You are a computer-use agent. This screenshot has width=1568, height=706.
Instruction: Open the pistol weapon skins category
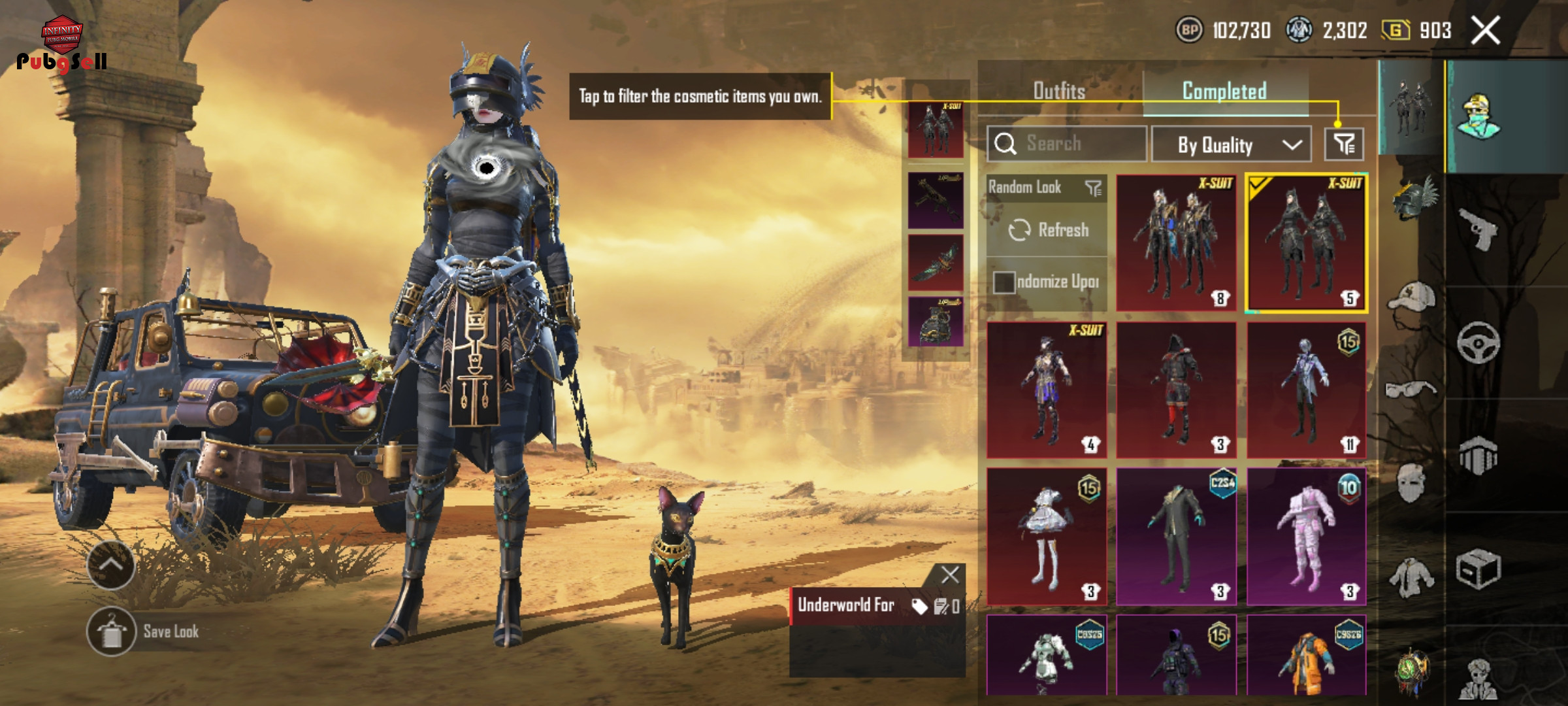1478,229
